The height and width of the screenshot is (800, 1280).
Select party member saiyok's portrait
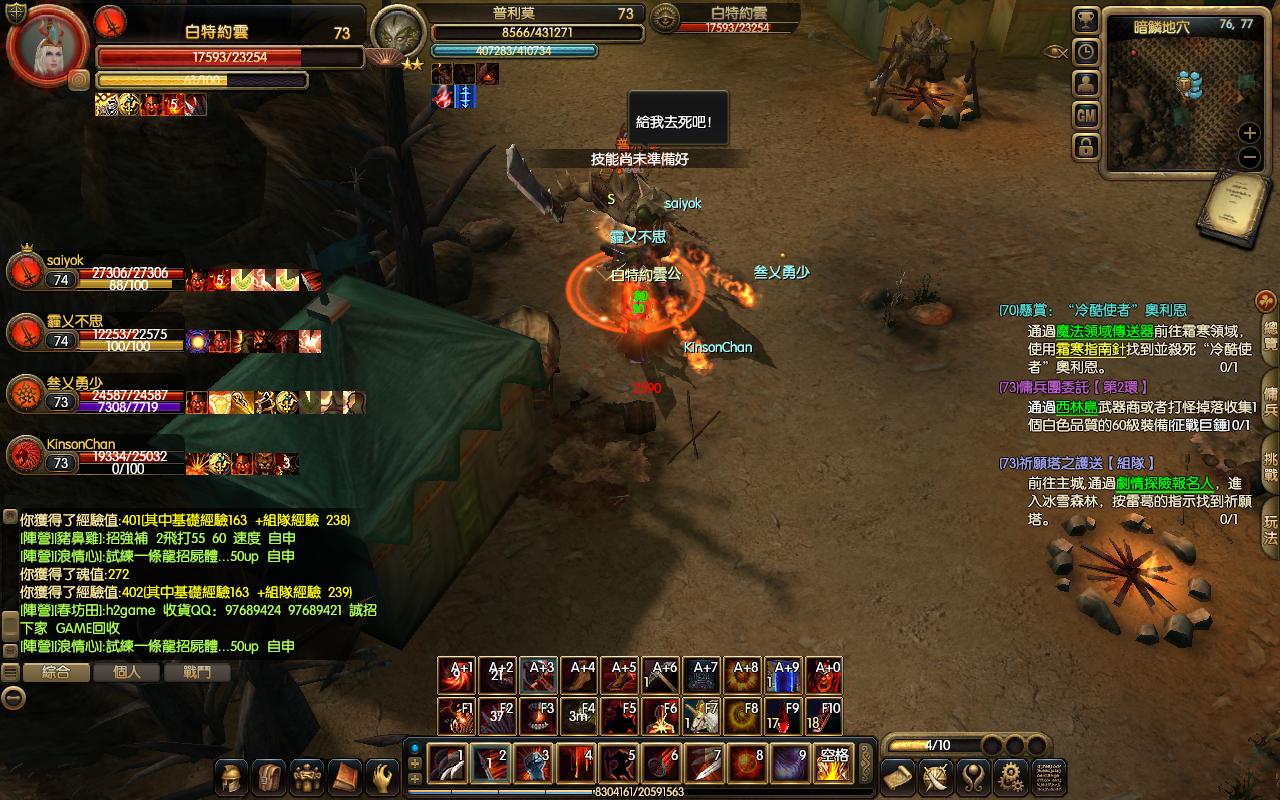point(24,271)
